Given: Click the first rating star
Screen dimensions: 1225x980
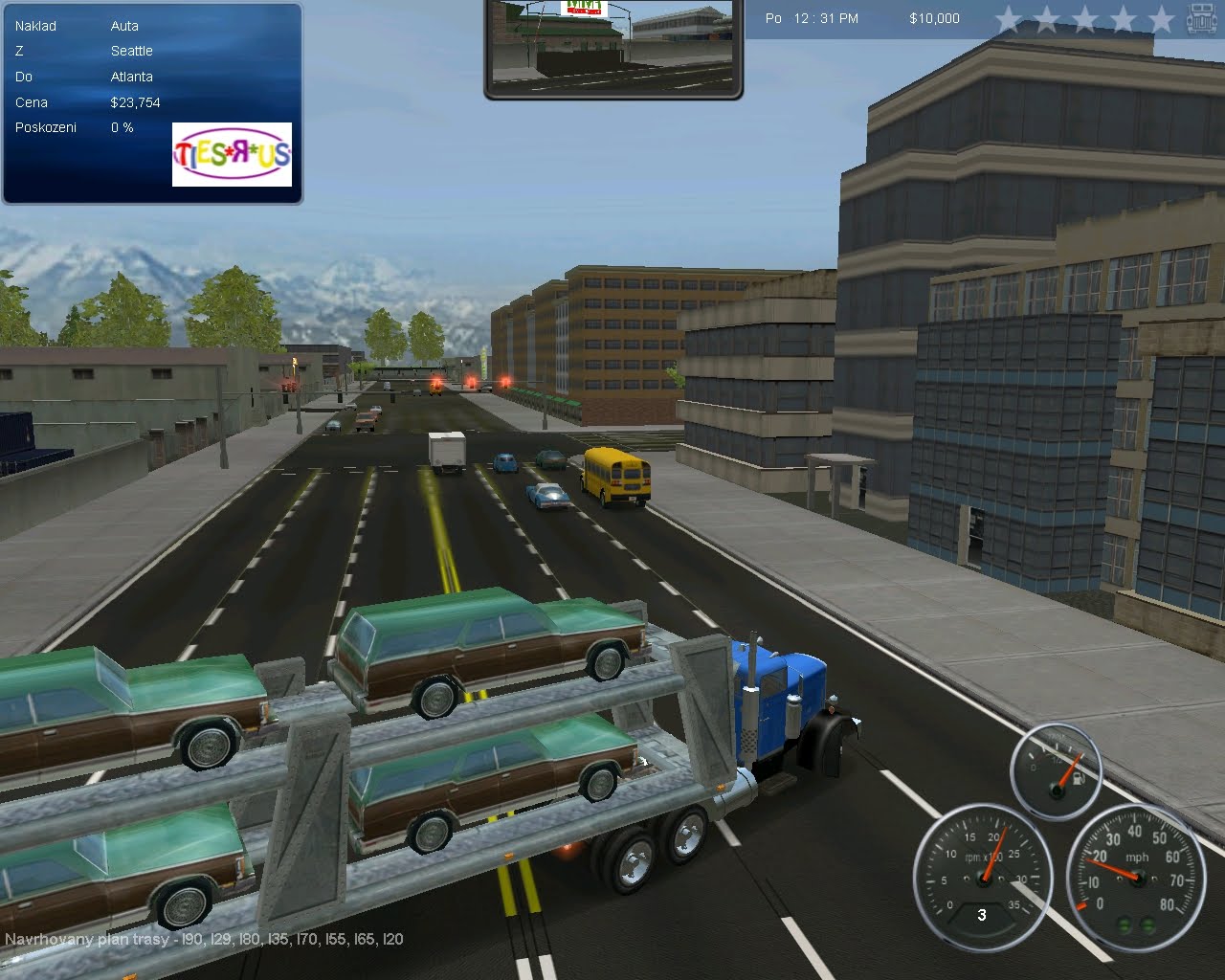Looking at the screenshot, I should point(1010,17).
